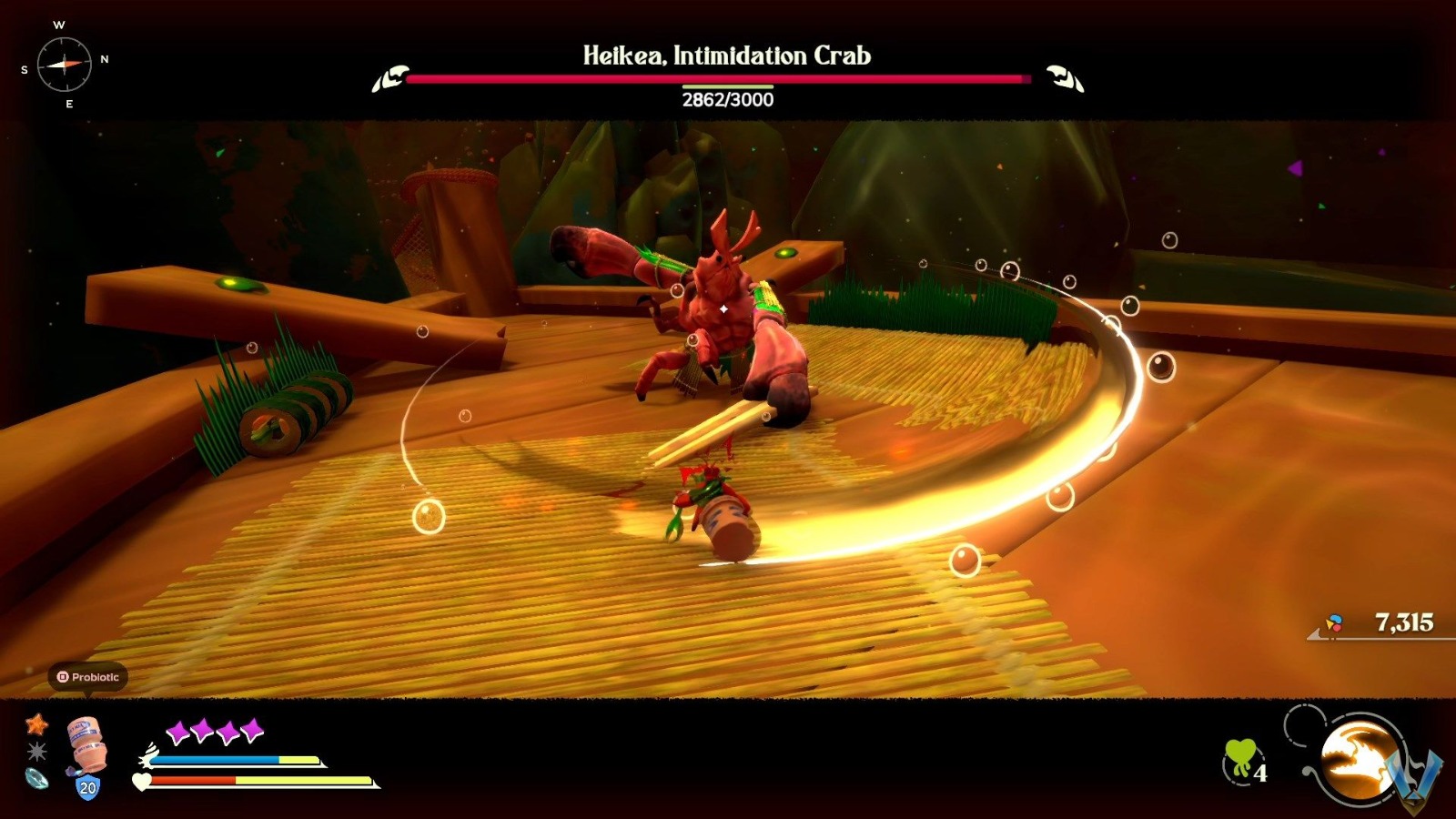Click the orange starfish icon bottom-left
Image resolution: width=1456 pixels, height=819 pixels.
tap(35, 725)
